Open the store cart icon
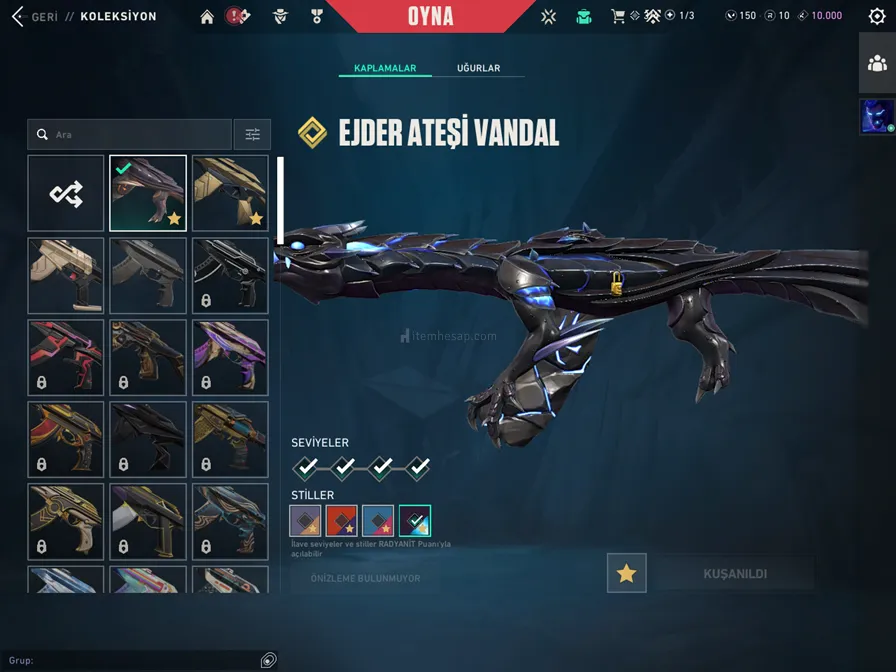The image size is (896, 672). [x=618, y=16]
